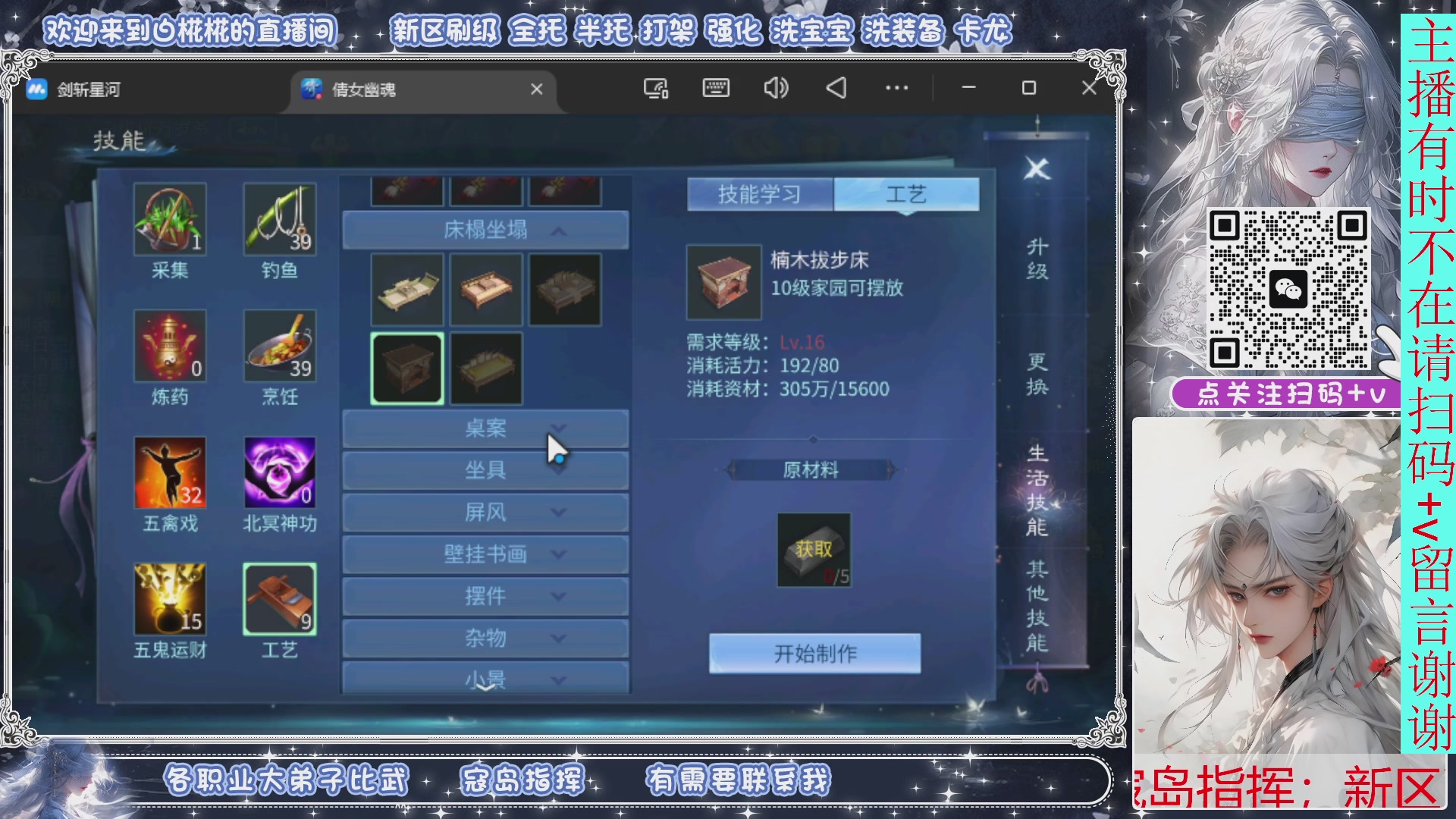Open the emulator keyboard mapping icon
This screenshot has width=1456, height=819.
coord(715,89)
